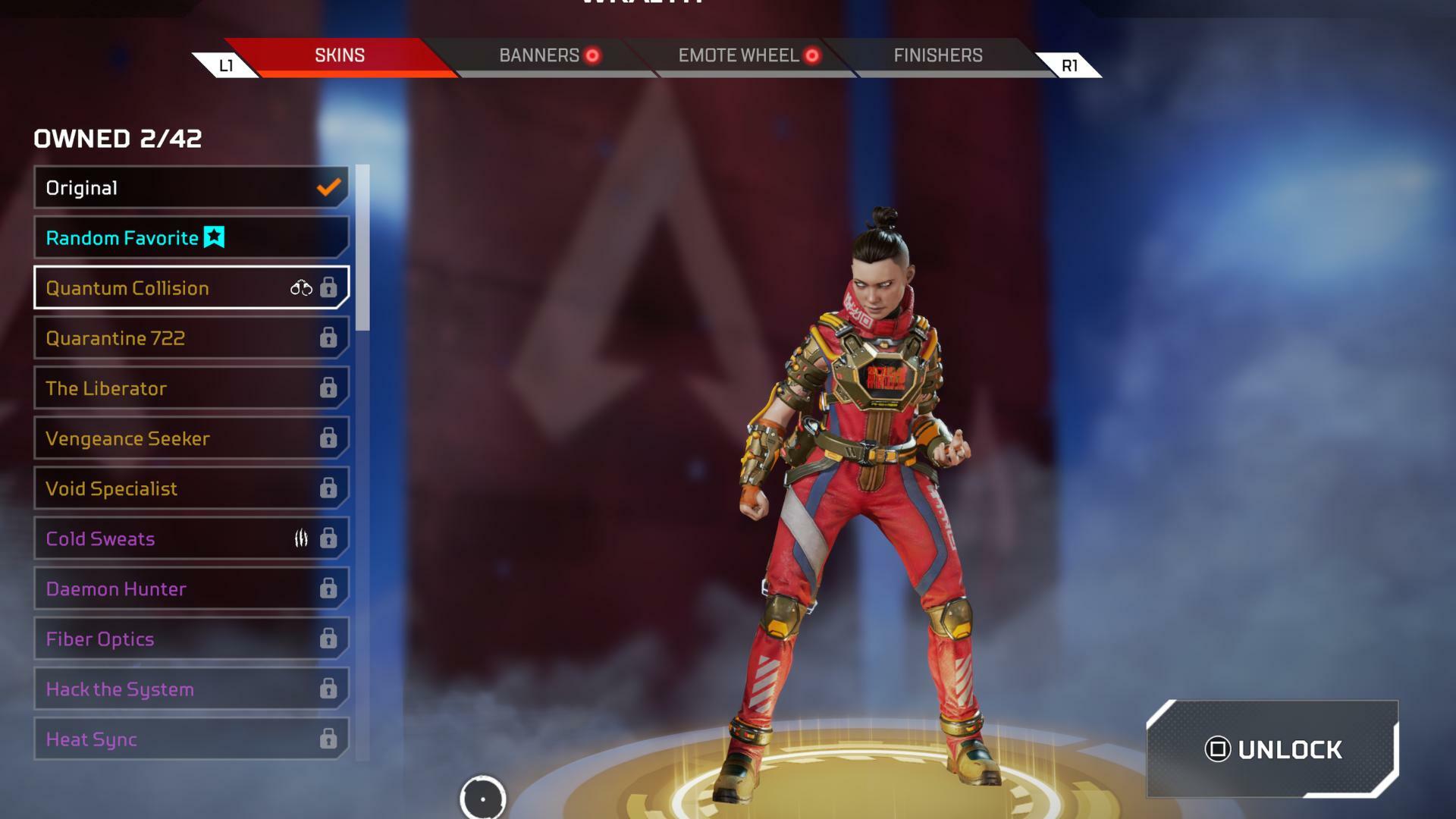Show the Finishers tab
Image resolution: width=1456 pixels, height=819 pixels.
point(937,55)
